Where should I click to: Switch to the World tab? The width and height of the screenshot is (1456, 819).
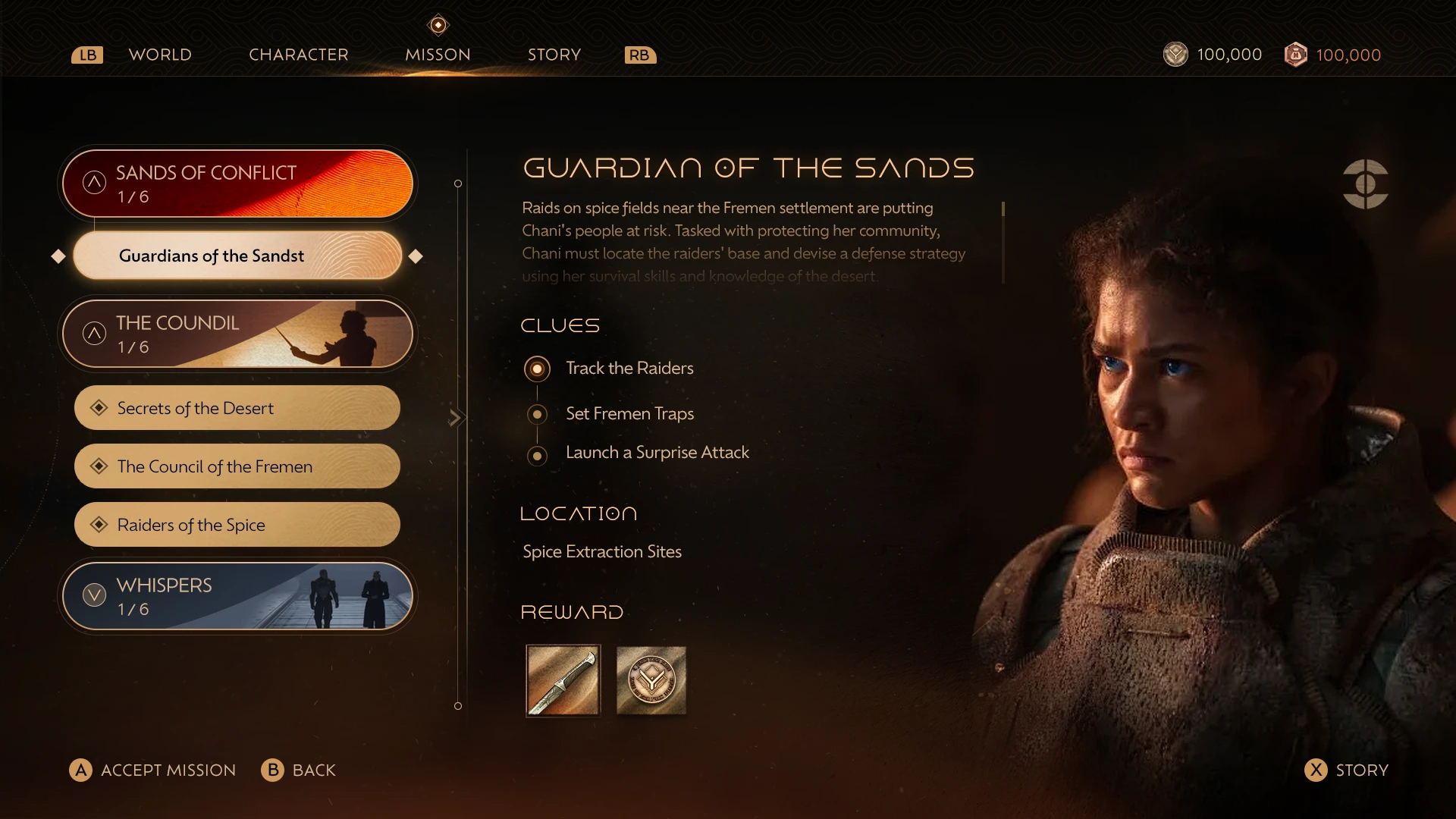point(160,55)
